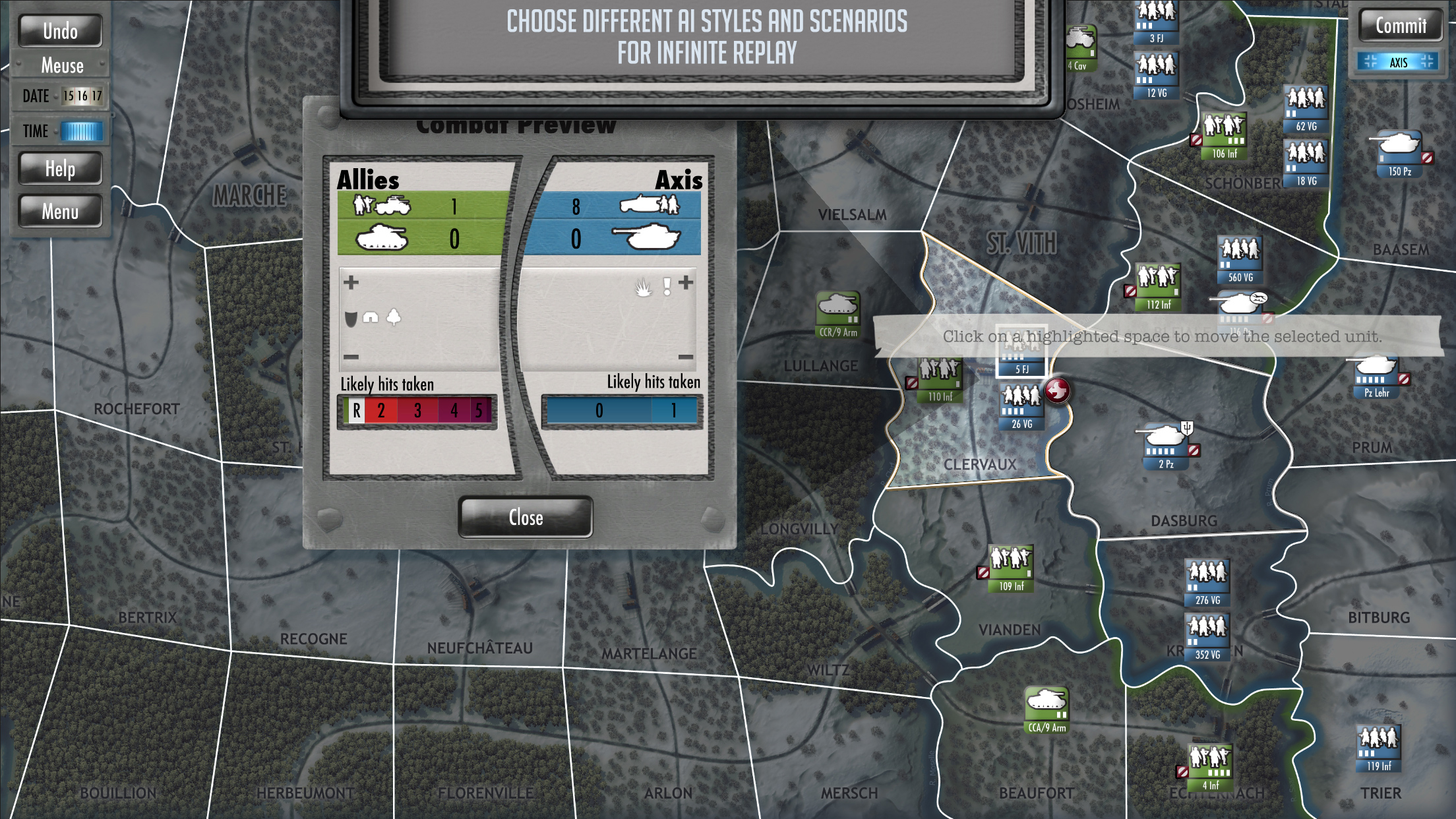The image size is (1456, 819).
Task: Choose the Pz Lehr panzer unit
Action: (1376, 374)
